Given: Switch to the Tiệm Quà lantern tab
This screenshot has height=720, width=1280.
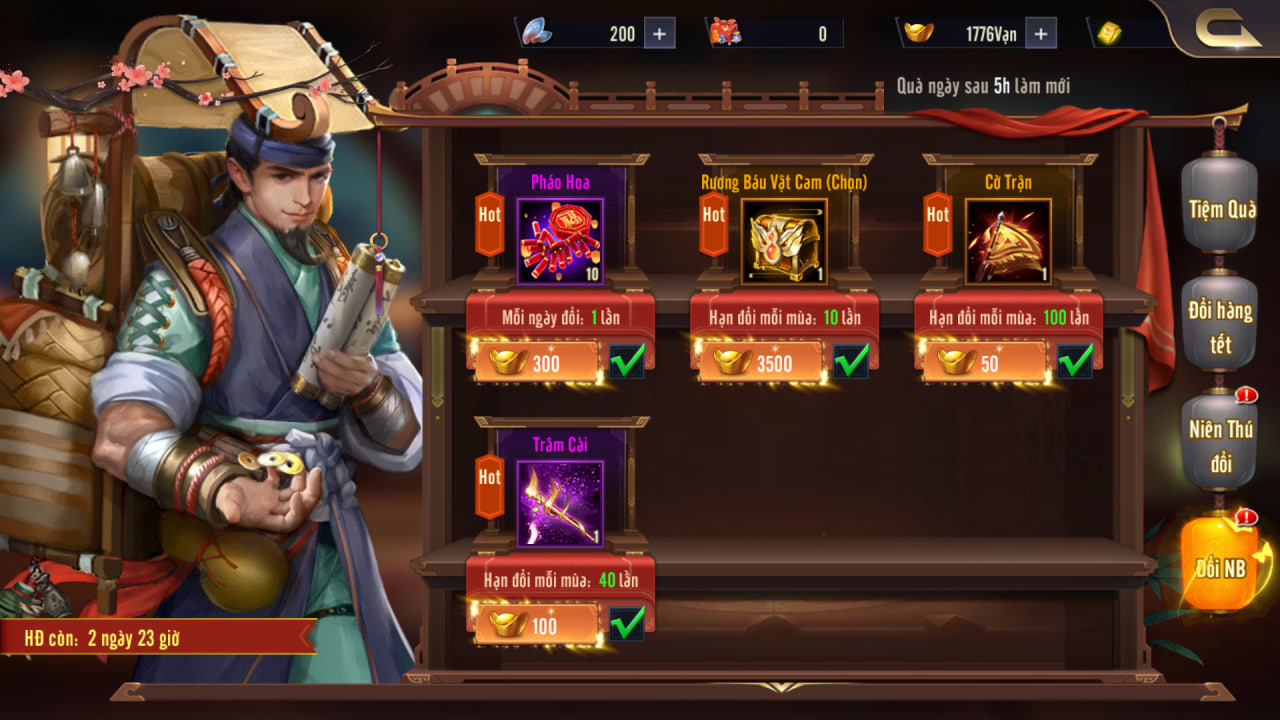Looking at the screenshot, I should click(1221, 208).
